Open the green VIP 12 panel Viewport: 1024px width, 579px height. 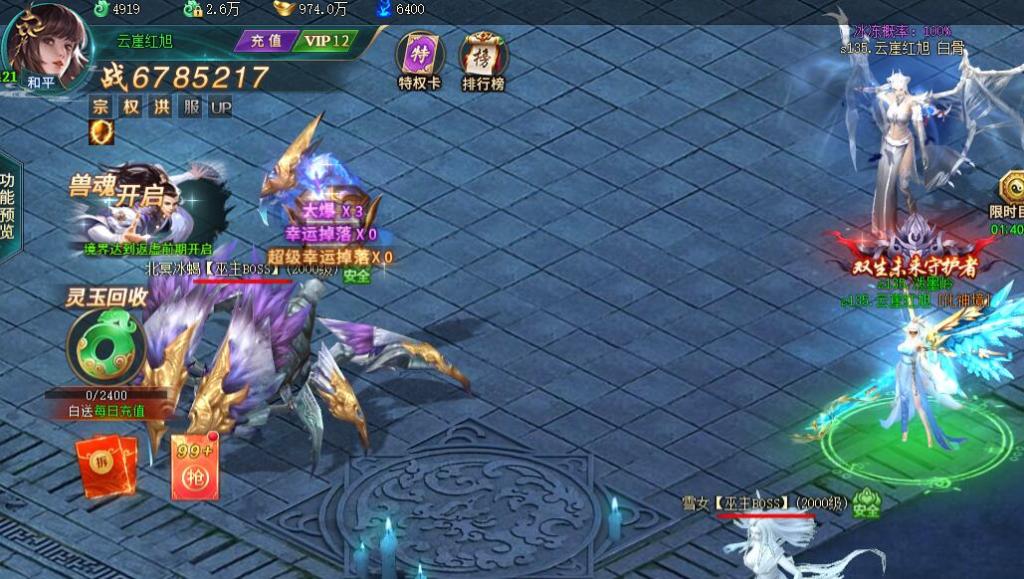click(x=326, y=41)
